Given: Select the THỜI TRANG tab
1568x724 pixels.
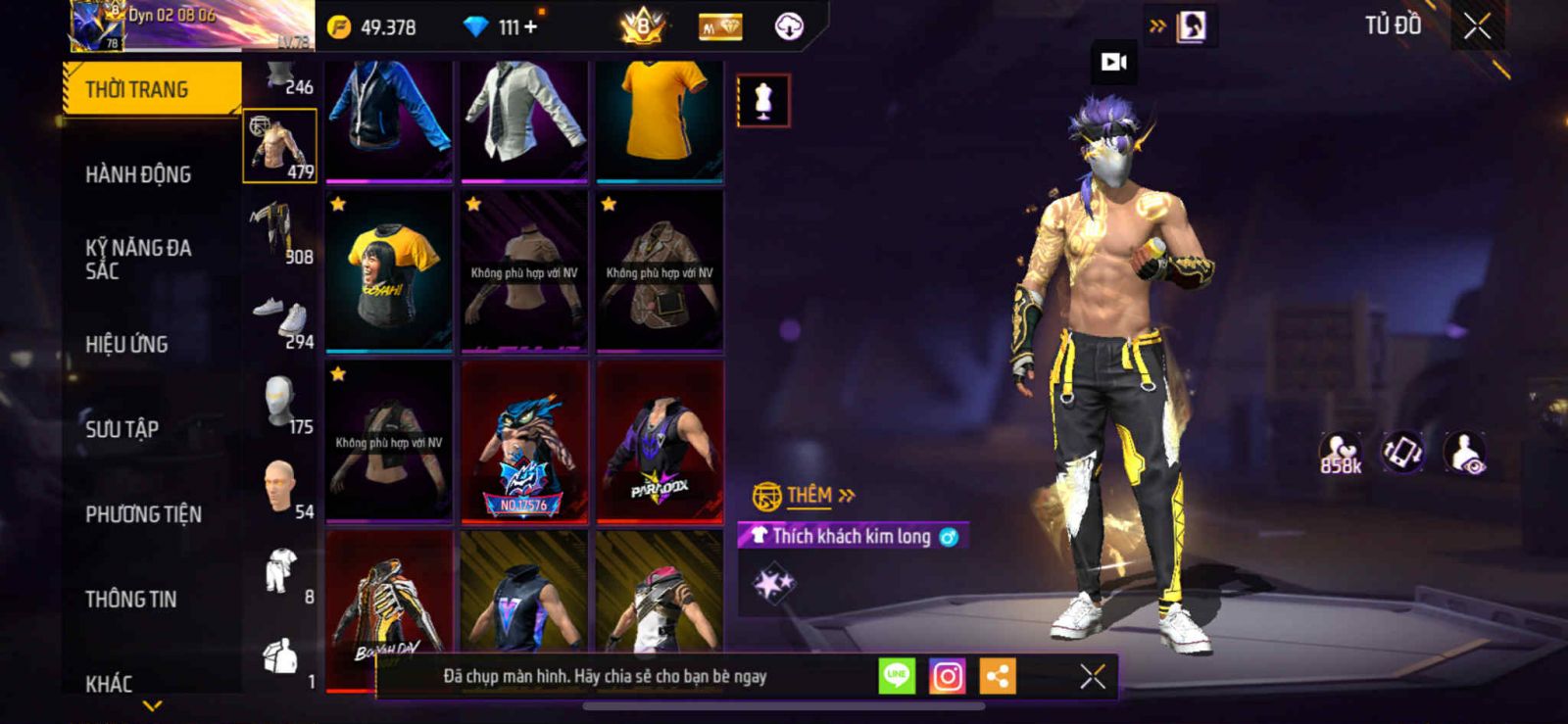Looking at the screenshot, I should click(151, 89).
